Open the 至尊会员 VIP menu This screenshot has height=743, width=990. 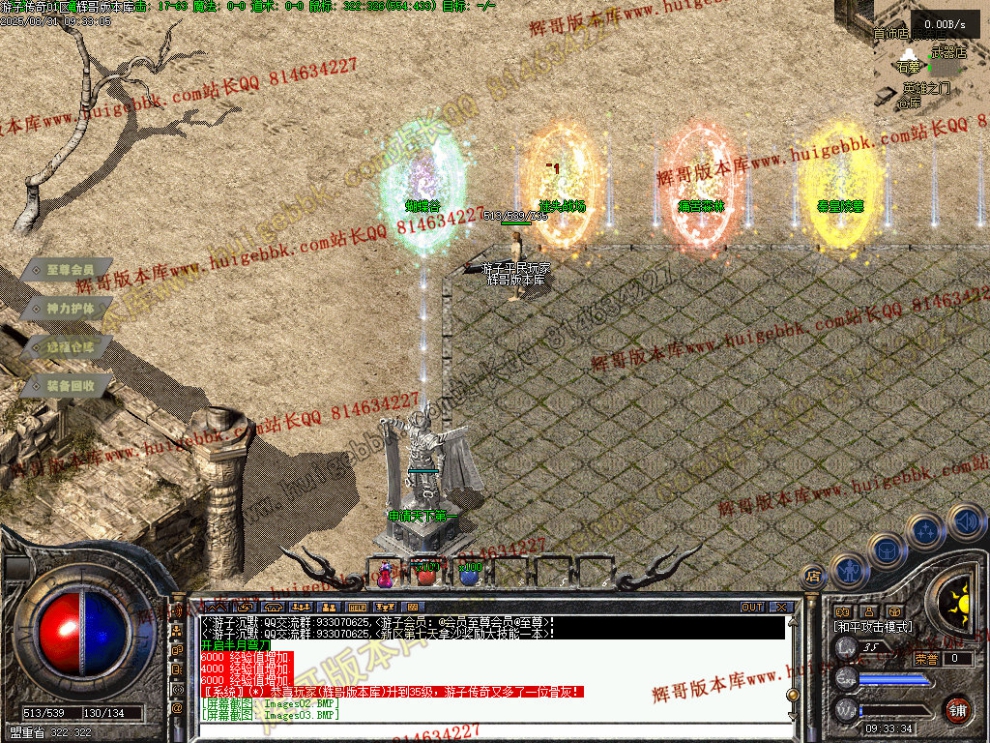pos(66,269)
